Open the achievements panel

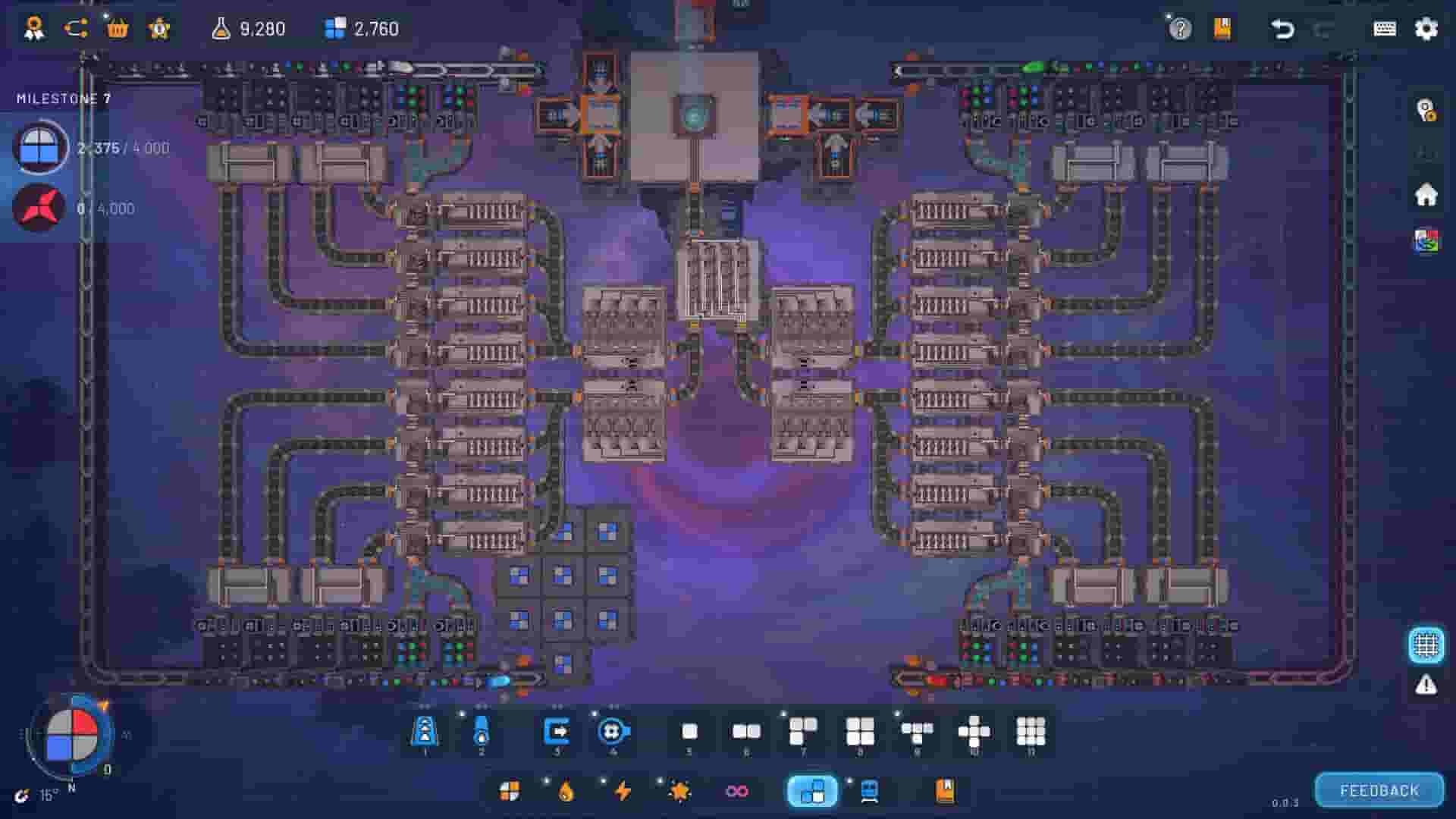pyautogui.click(x=34, y=30)
